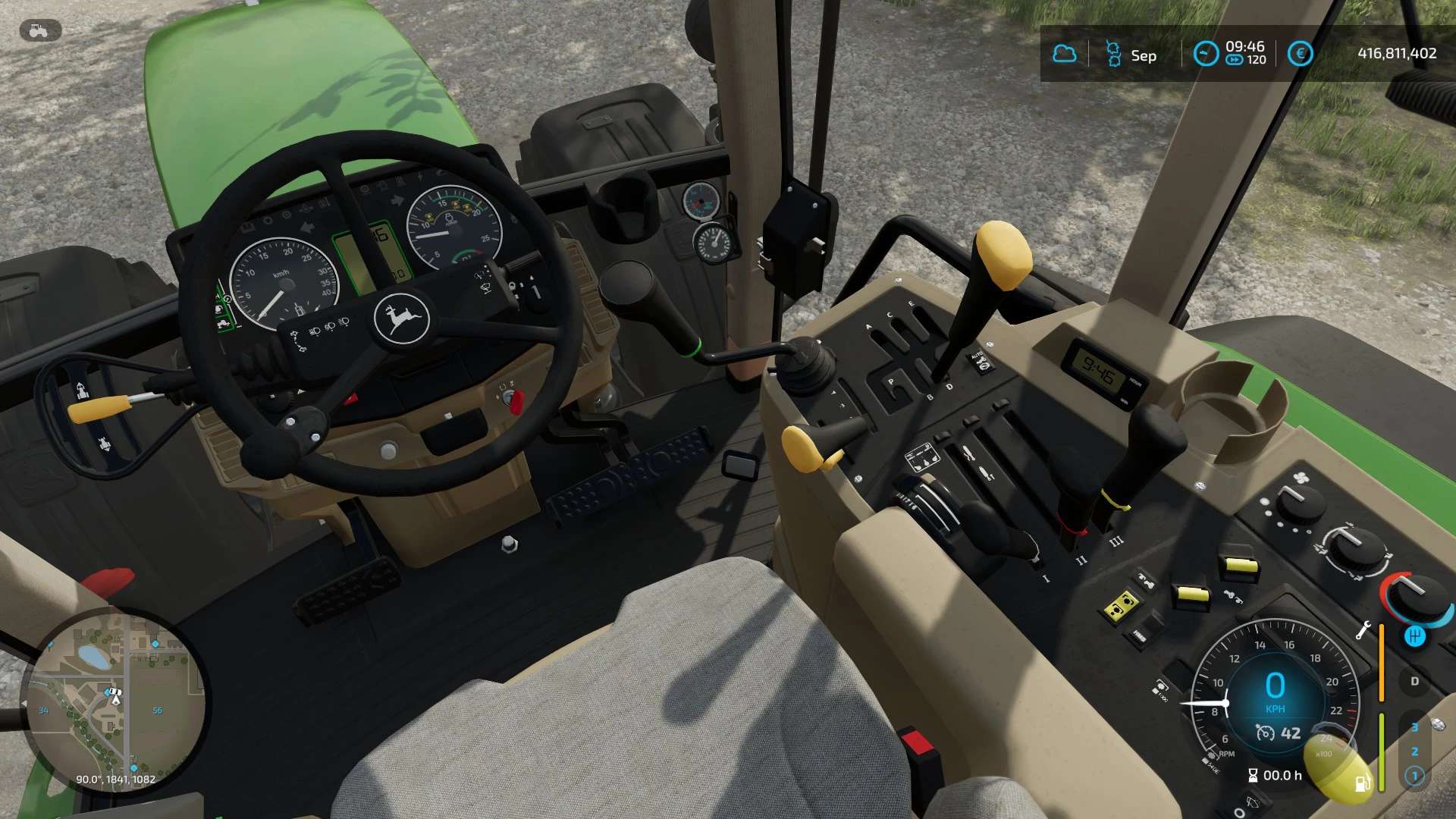Select the autumn leaves season icon
Image resolution: width=1456 pixels, height=819 pixels.
[1113, 54]
